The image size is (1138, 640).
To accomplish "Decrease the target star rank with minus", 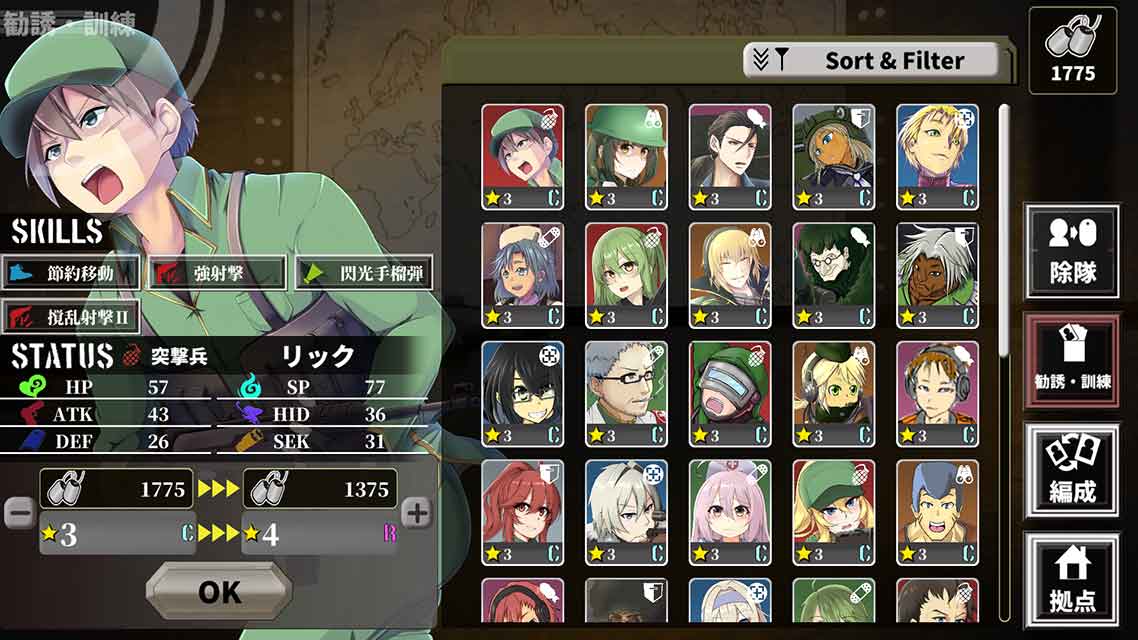I will (19, 513).
